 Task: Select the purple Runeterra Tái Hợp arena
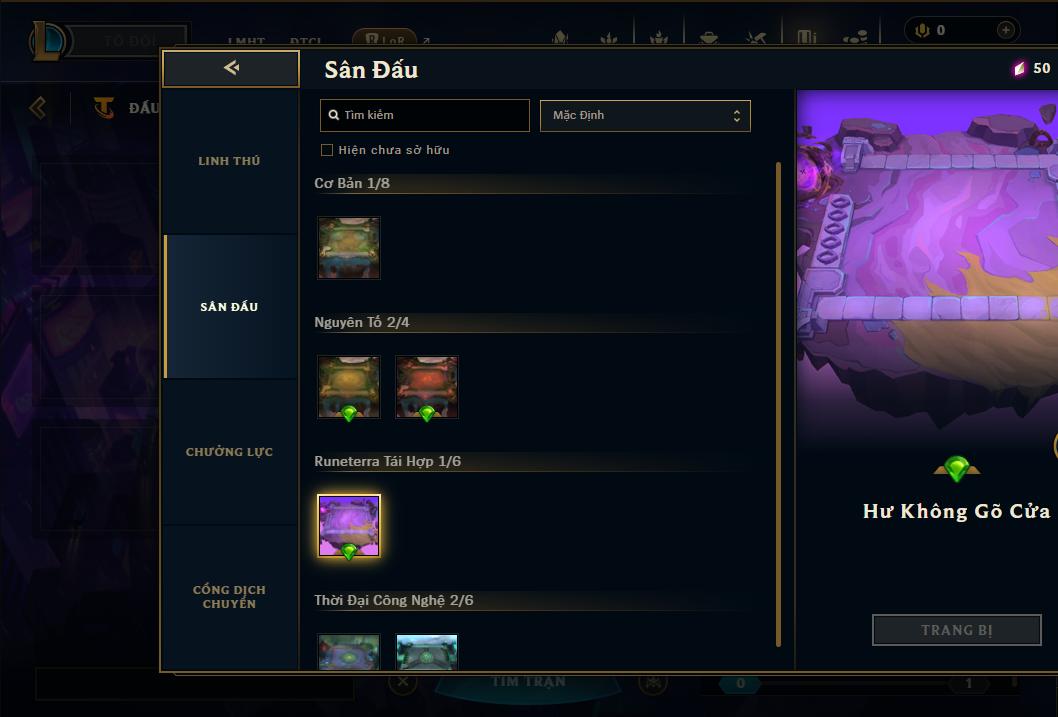click(x=349, y=525)
